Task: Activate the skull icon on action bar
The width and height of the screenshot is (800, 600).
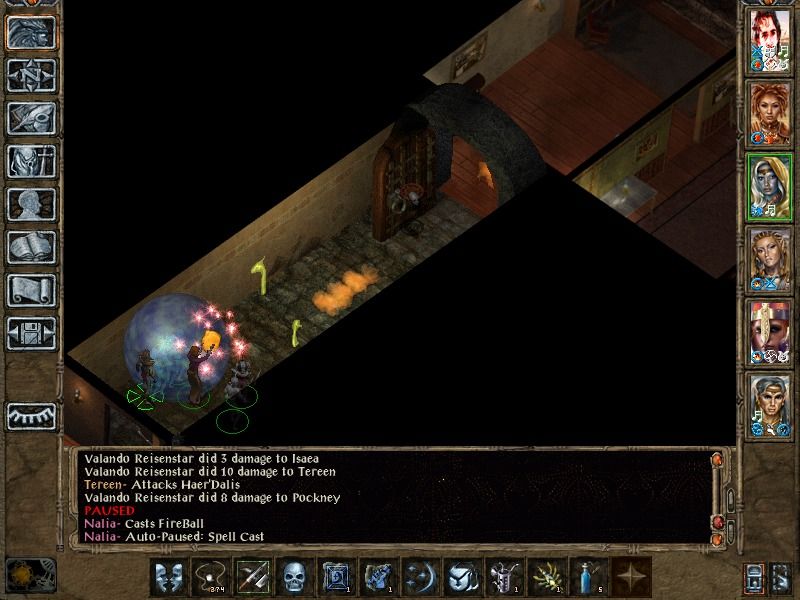Action: tap(294, 577)
